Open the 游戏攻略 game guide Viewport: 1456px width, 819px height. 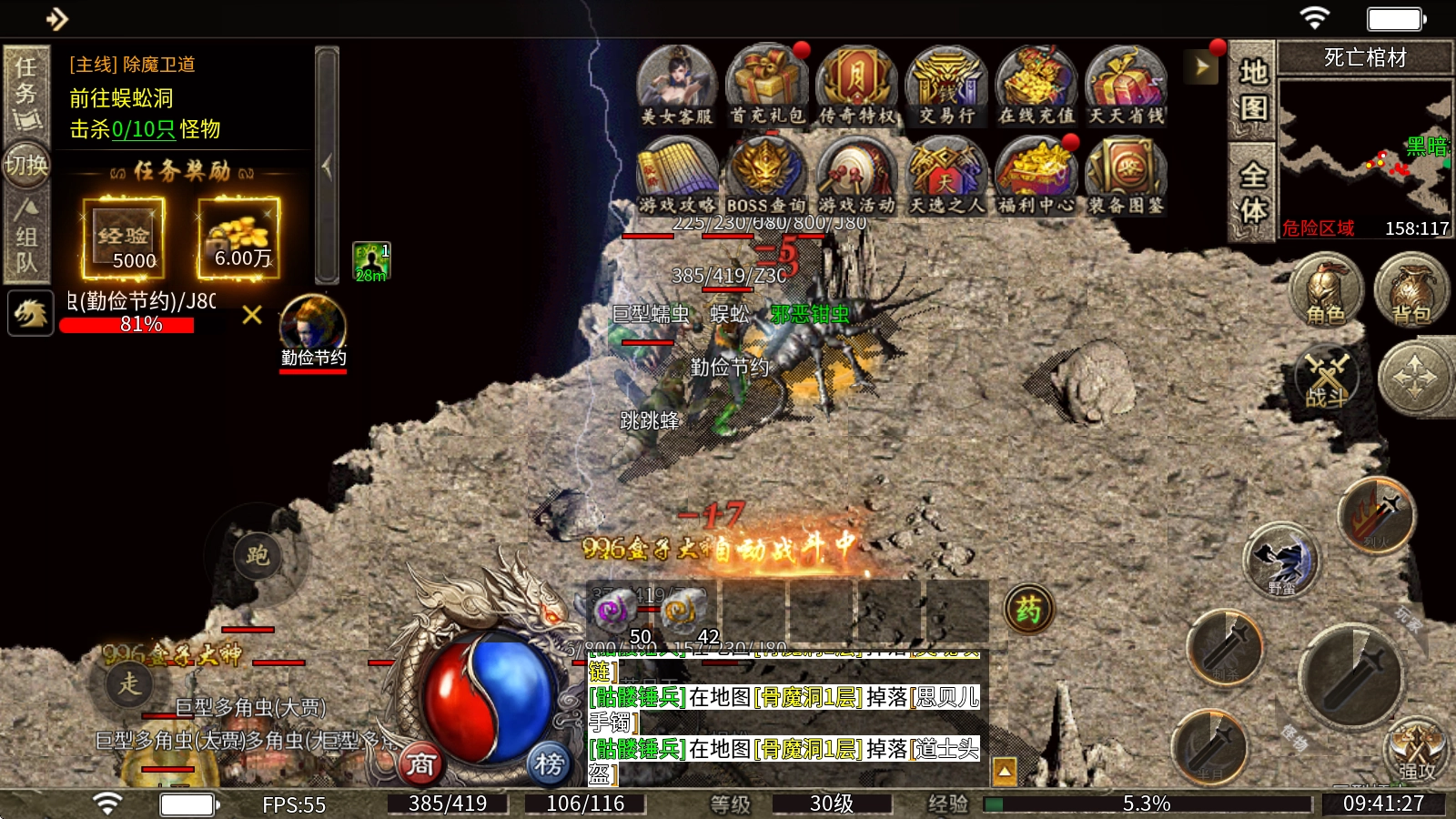click(676, 176)
